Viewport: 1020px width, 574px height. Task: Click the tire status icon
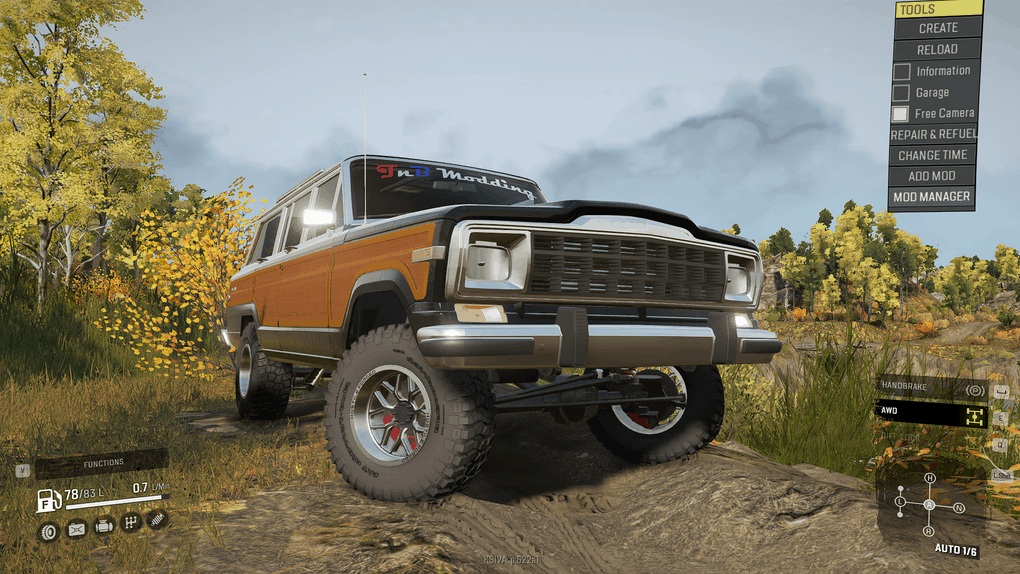48,530
